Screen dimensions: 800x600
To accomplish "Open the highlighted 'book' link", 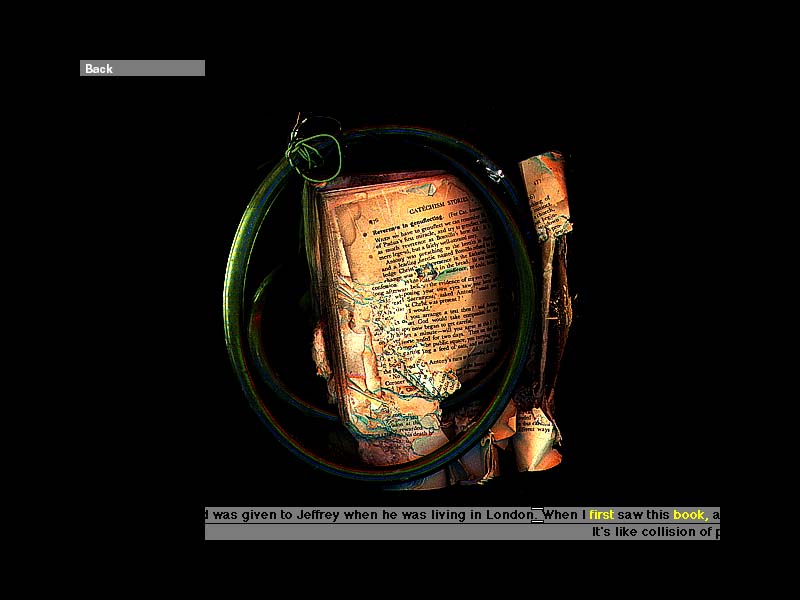I will point(689,515).
